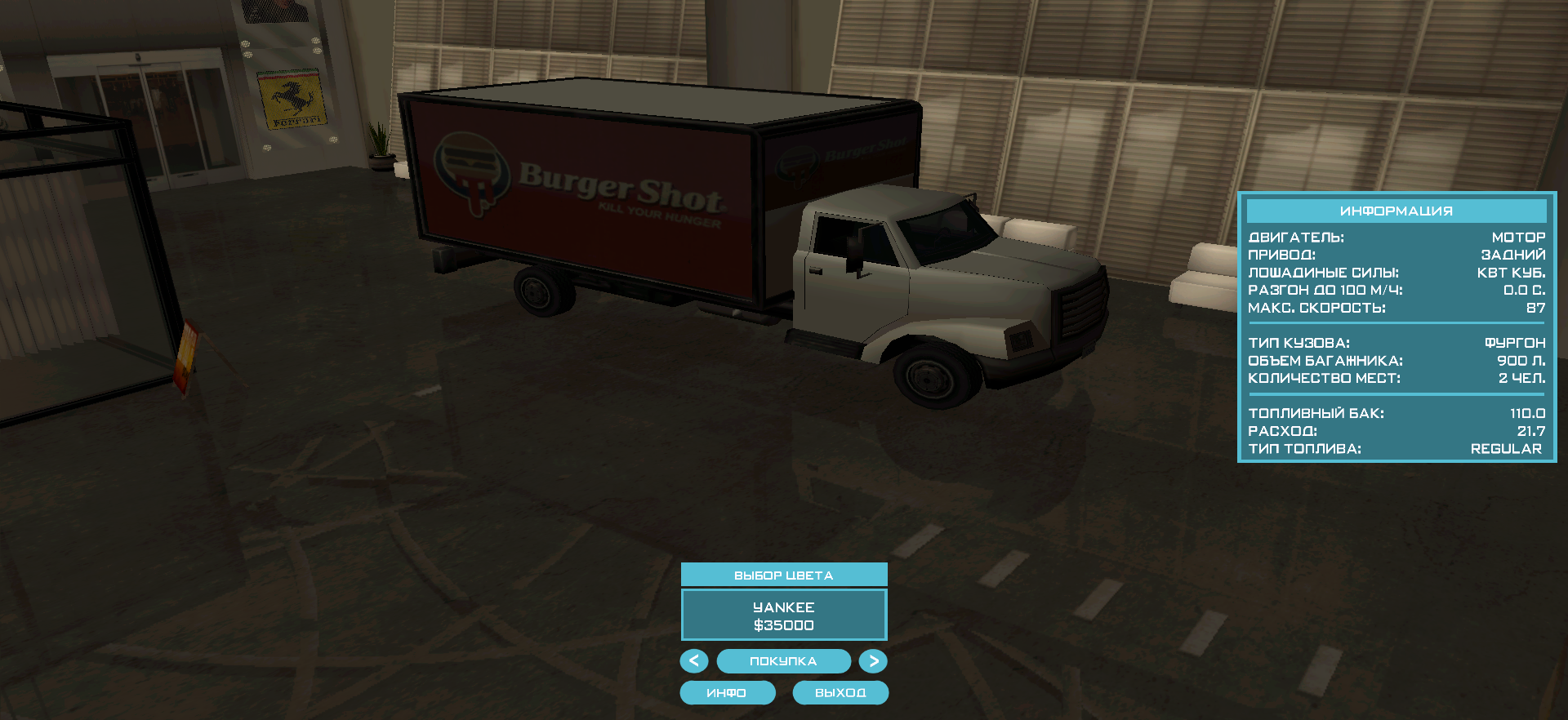Show previous vehicle with left arrow
Screen dimensions: 1568x720
tap(694, 660)
